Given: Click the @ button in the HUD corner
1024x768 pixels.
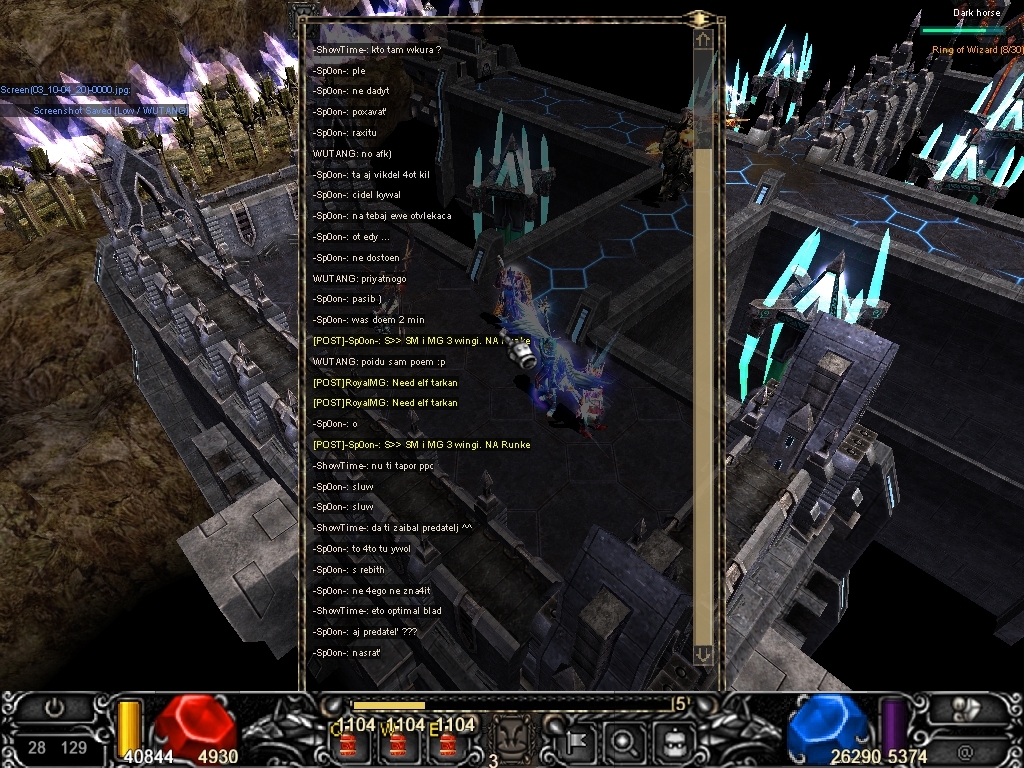Looking at the screenshot, I should 965,747.
